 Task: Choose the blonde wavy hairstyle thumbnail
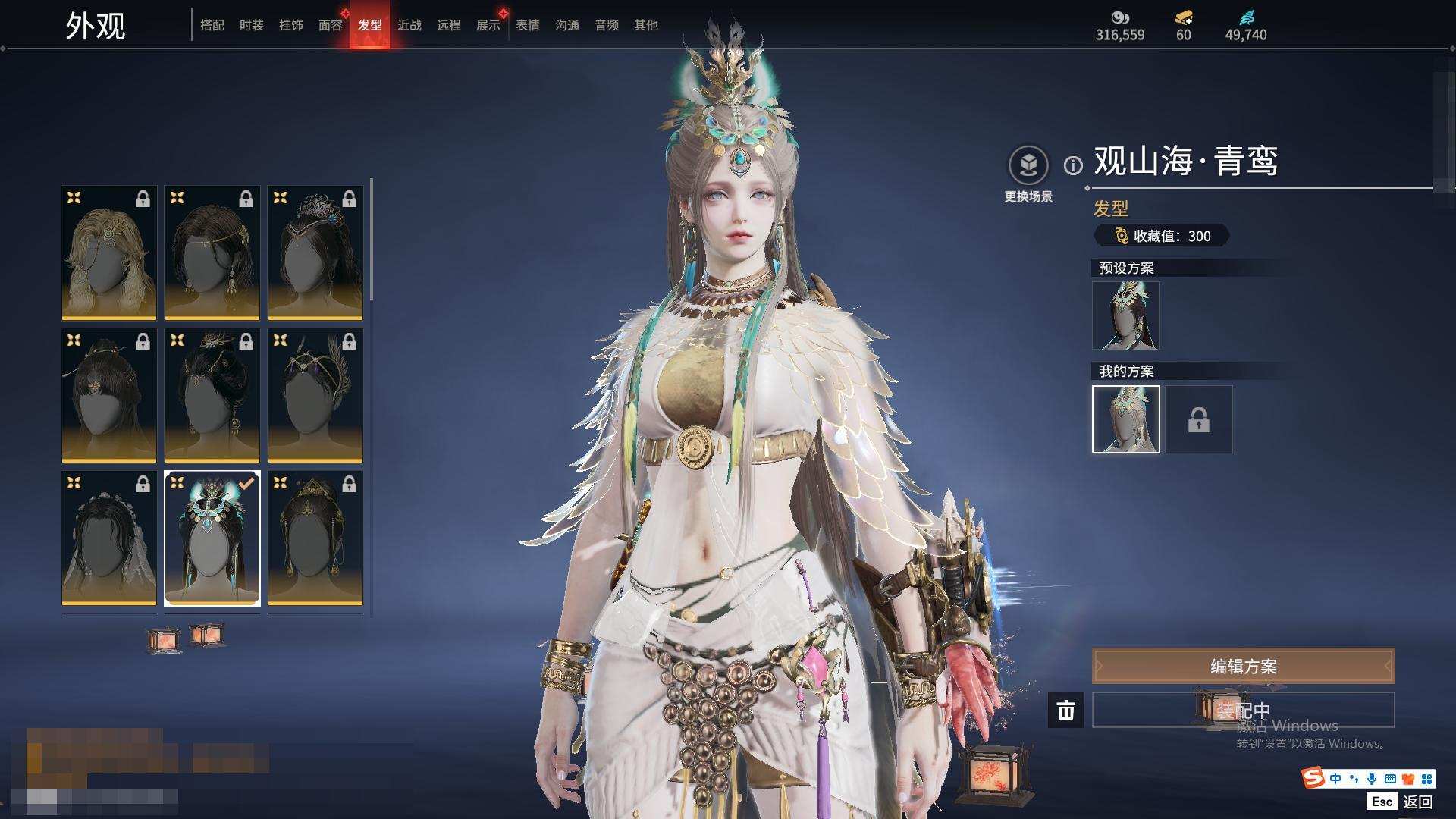click(x=109, y=253)
